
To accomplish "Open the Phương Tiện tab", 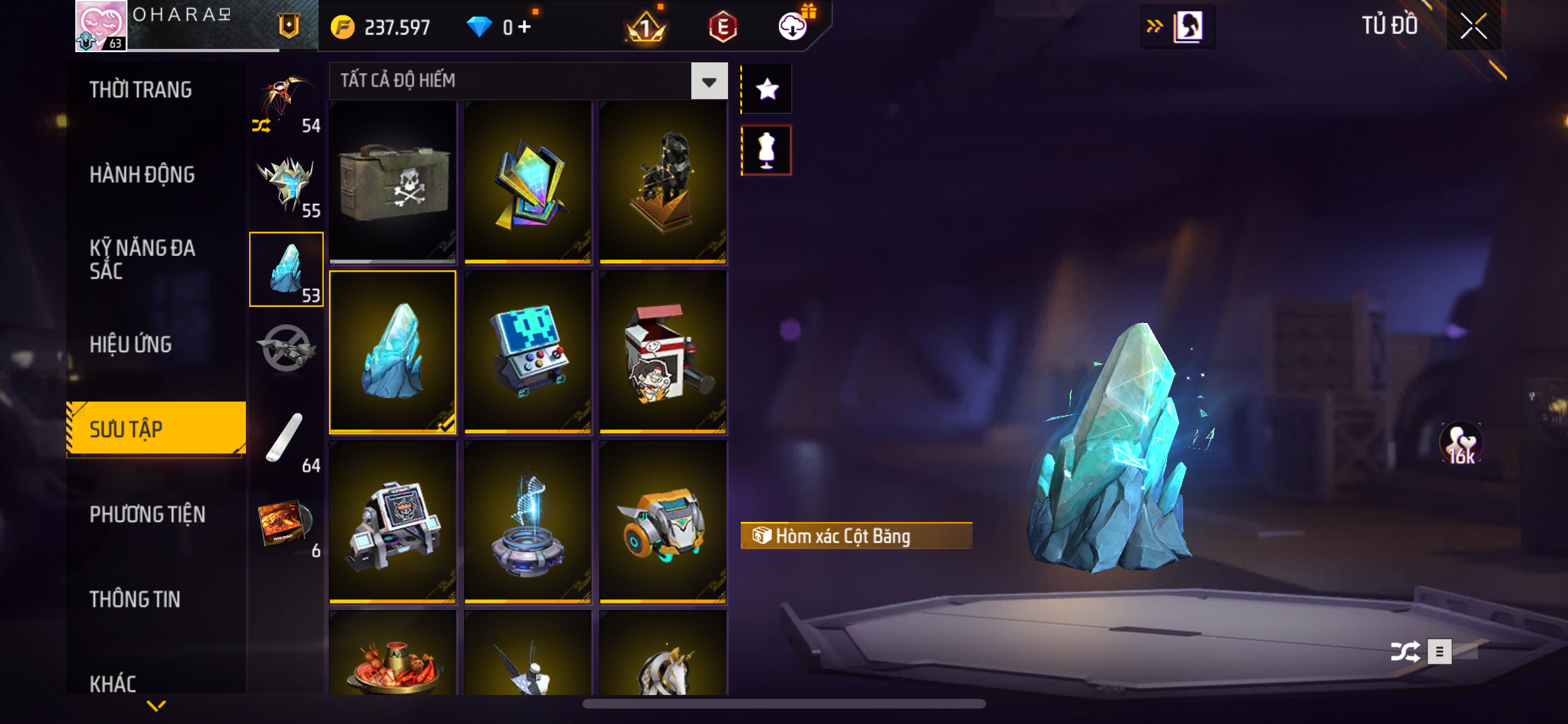I will click(x=147, y=514).
